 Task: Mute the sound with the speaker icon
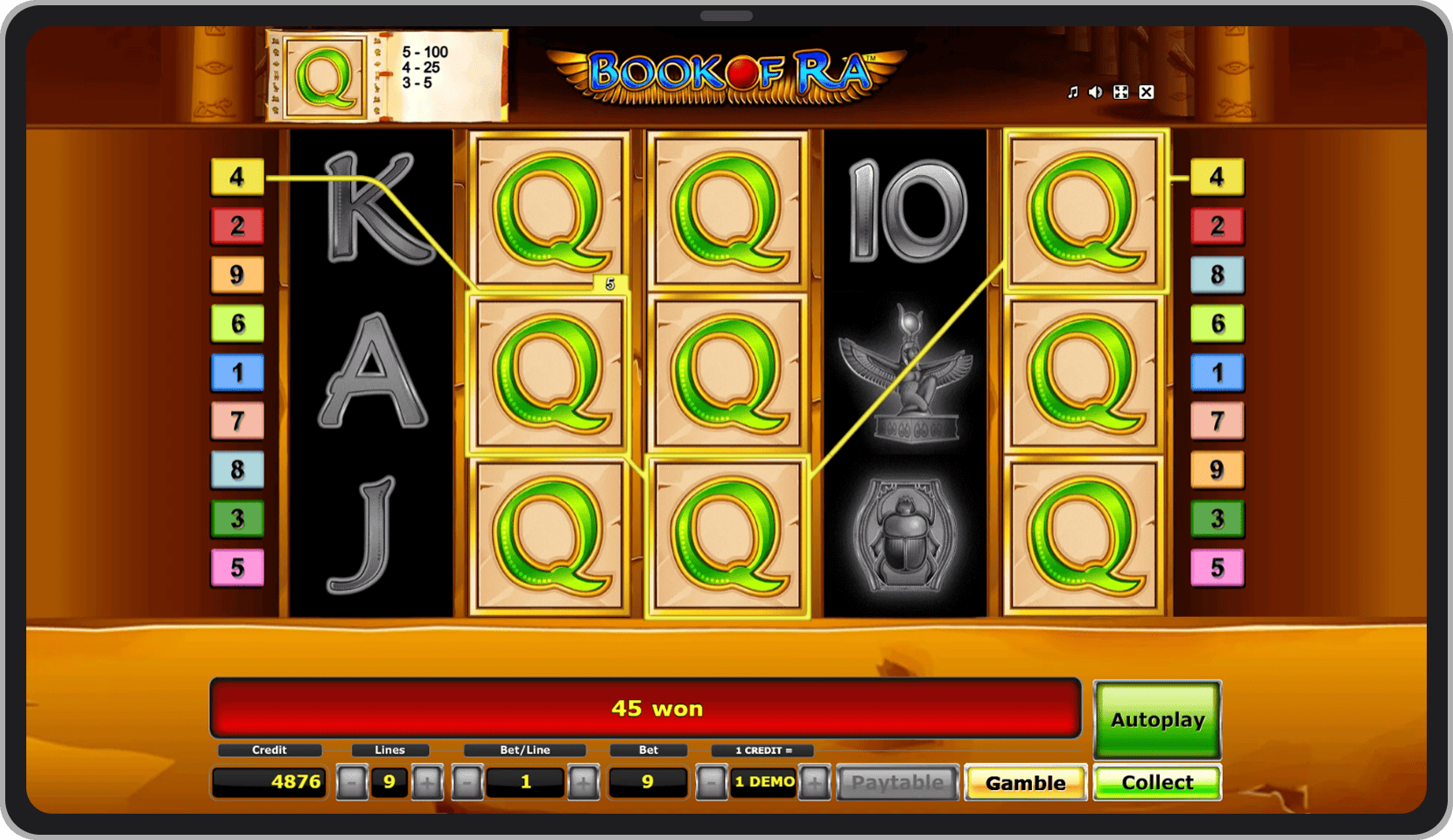point(1095,91)
